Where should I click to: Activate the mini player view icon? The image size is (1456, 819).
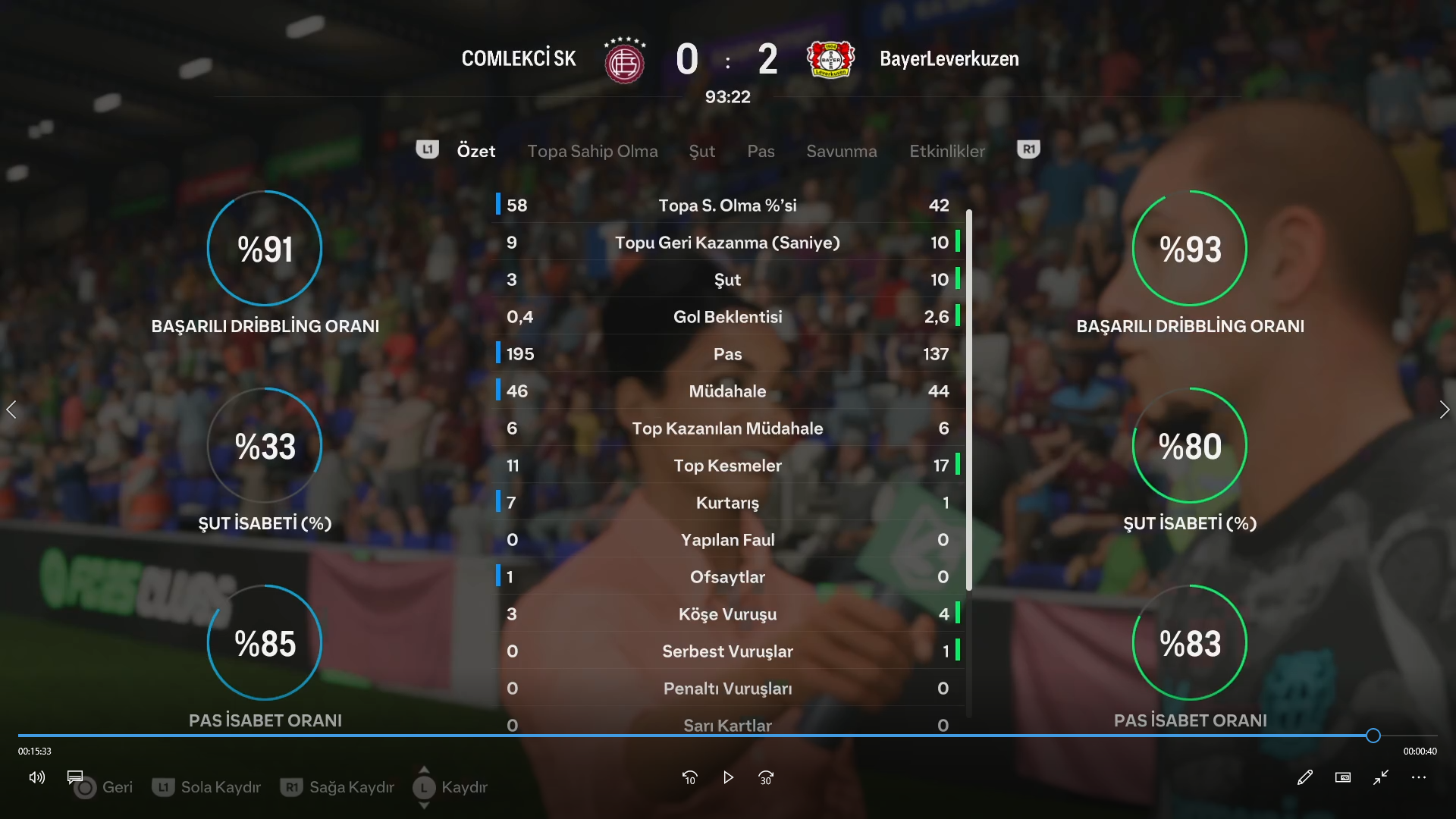click(1343, 777)
